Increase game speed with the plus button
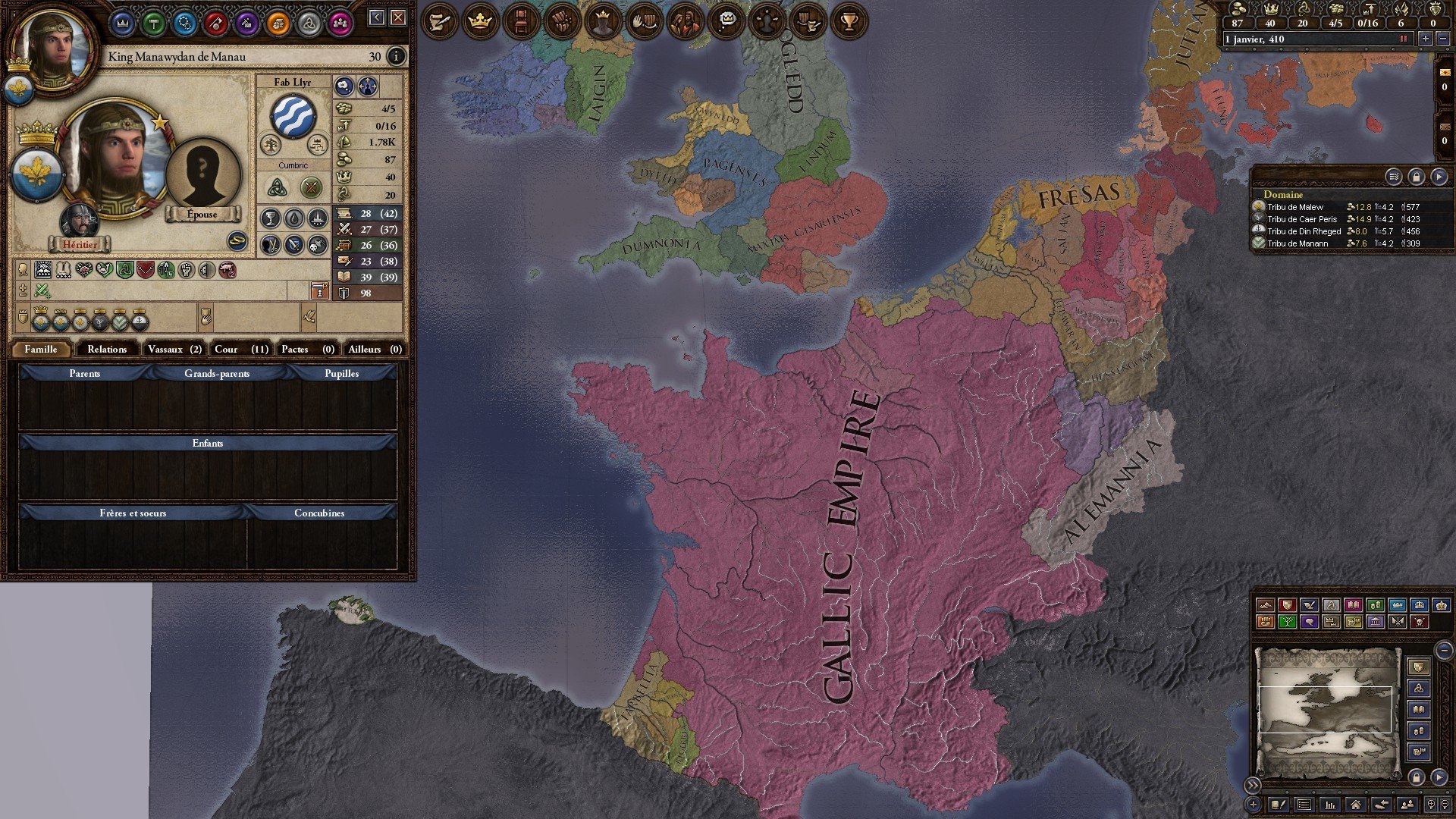Screen dimensions: 1456x819 coord(1426,39)
